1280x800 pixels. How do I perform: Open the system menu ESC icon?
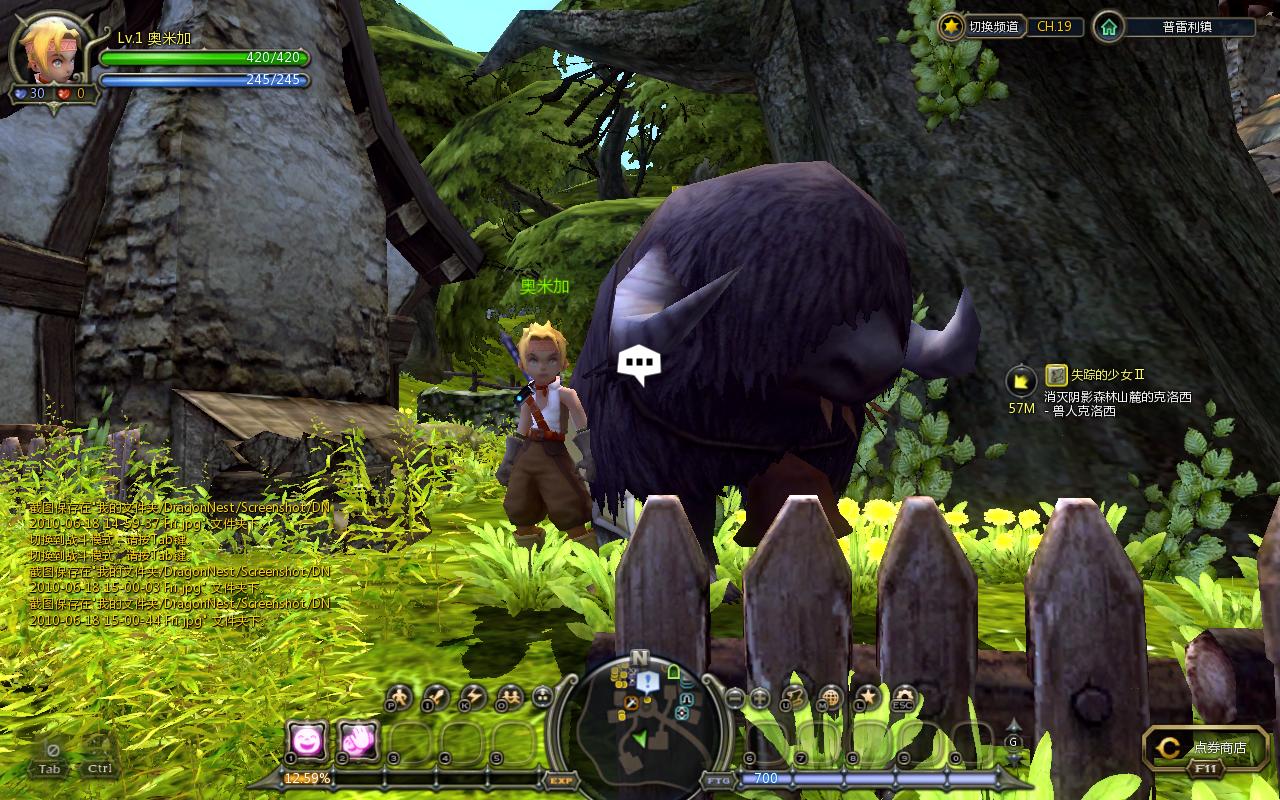(904, 697)
